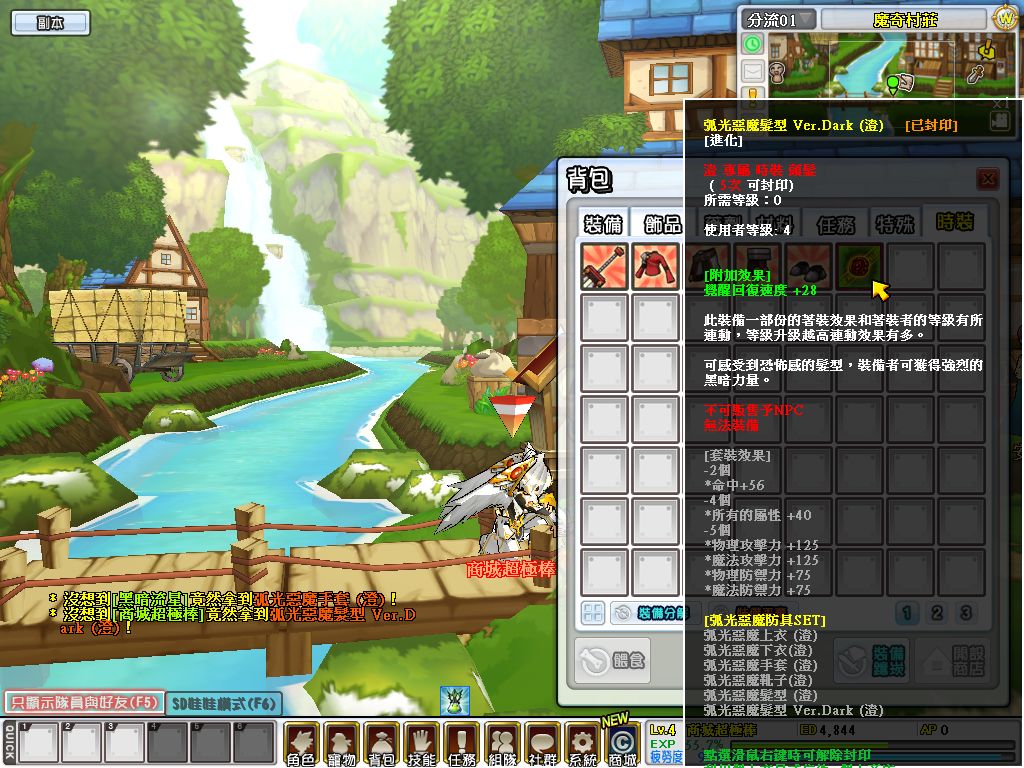Select the red staff weapon slot

(x=605, y=267)
